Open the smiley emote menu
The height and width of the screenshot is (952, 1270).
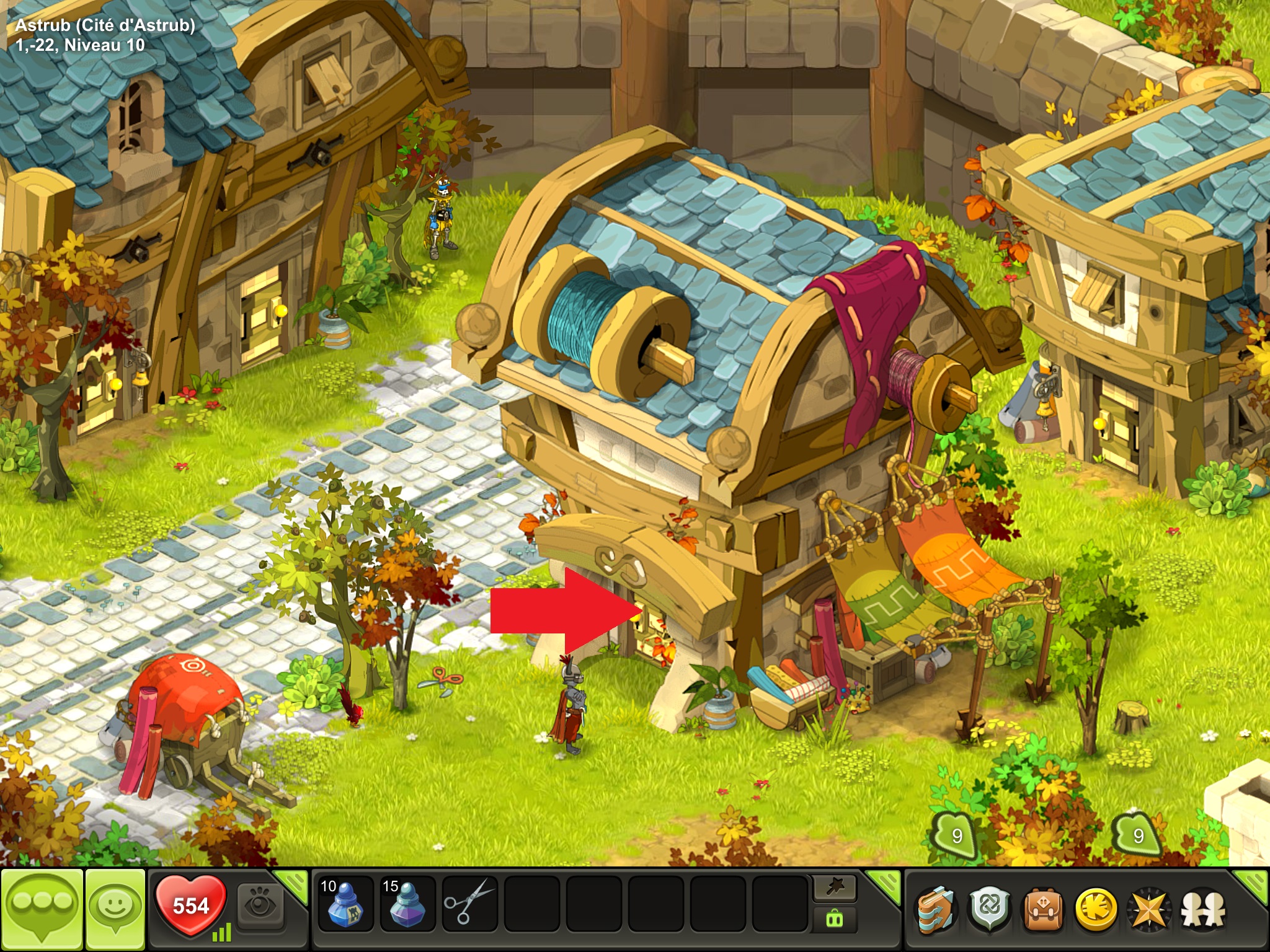[115, 907]
